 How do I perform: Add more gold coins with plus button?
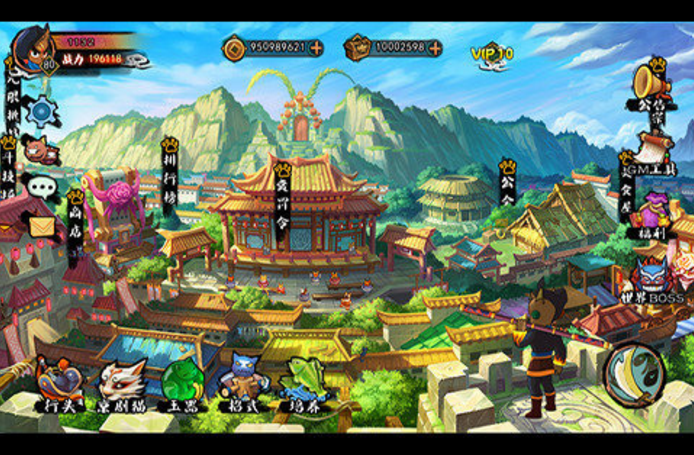[x=316, y=47]
